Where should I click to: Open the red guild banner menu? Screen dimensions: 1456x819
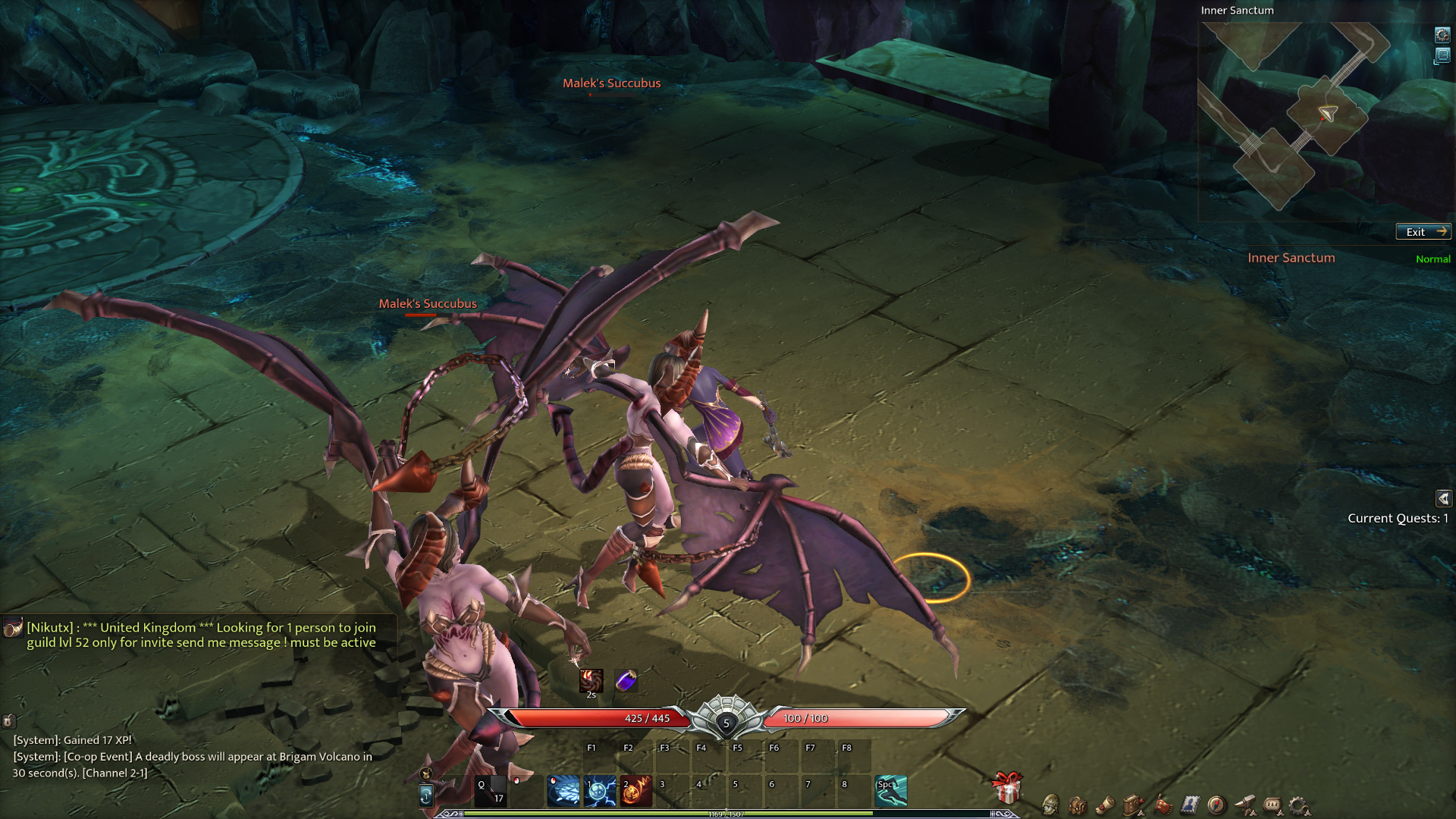[1162, 805]
